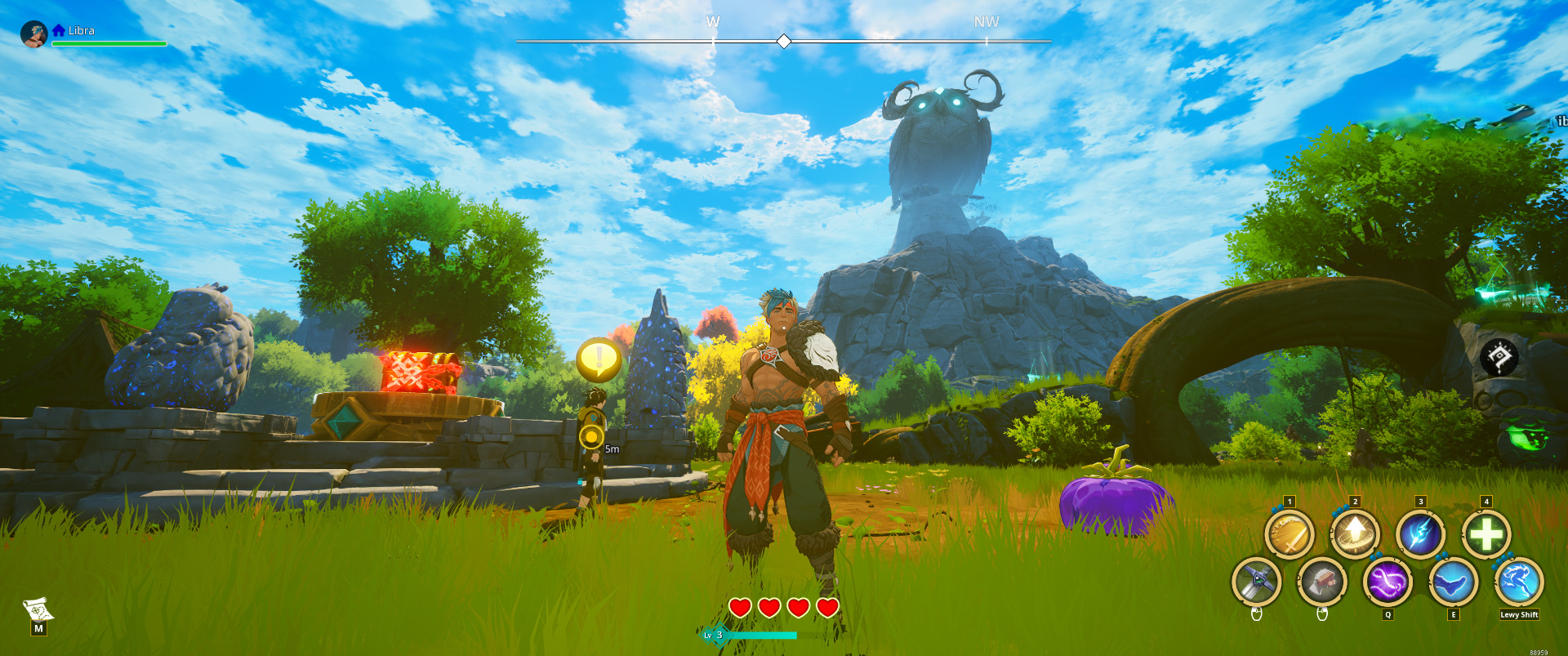Screen dimensions: 1568x656
Task: Select the yellow exclamation quest marker
Action: 599,359
